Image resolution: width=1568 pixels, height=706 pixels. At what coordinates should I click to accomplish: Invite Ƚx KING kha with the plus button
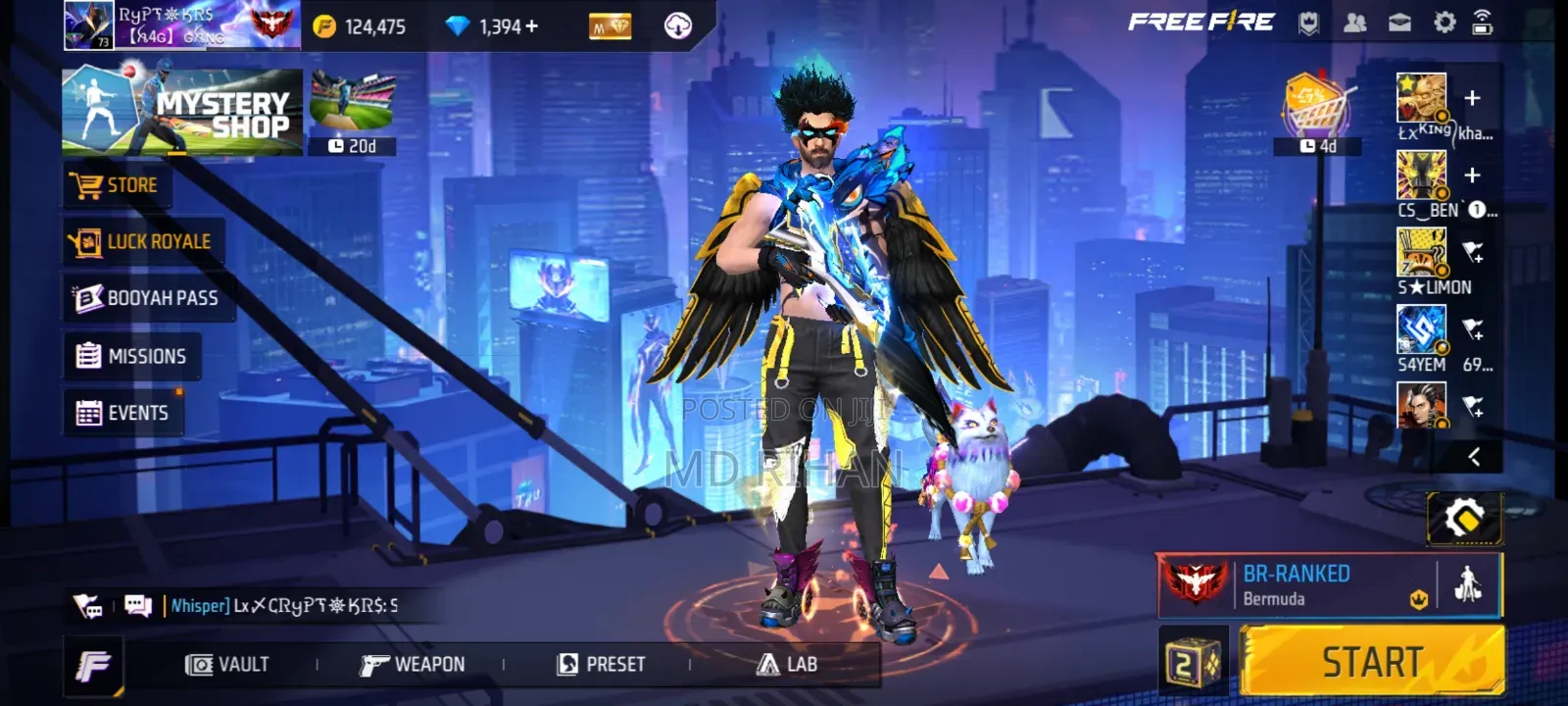pos(1471,97)
